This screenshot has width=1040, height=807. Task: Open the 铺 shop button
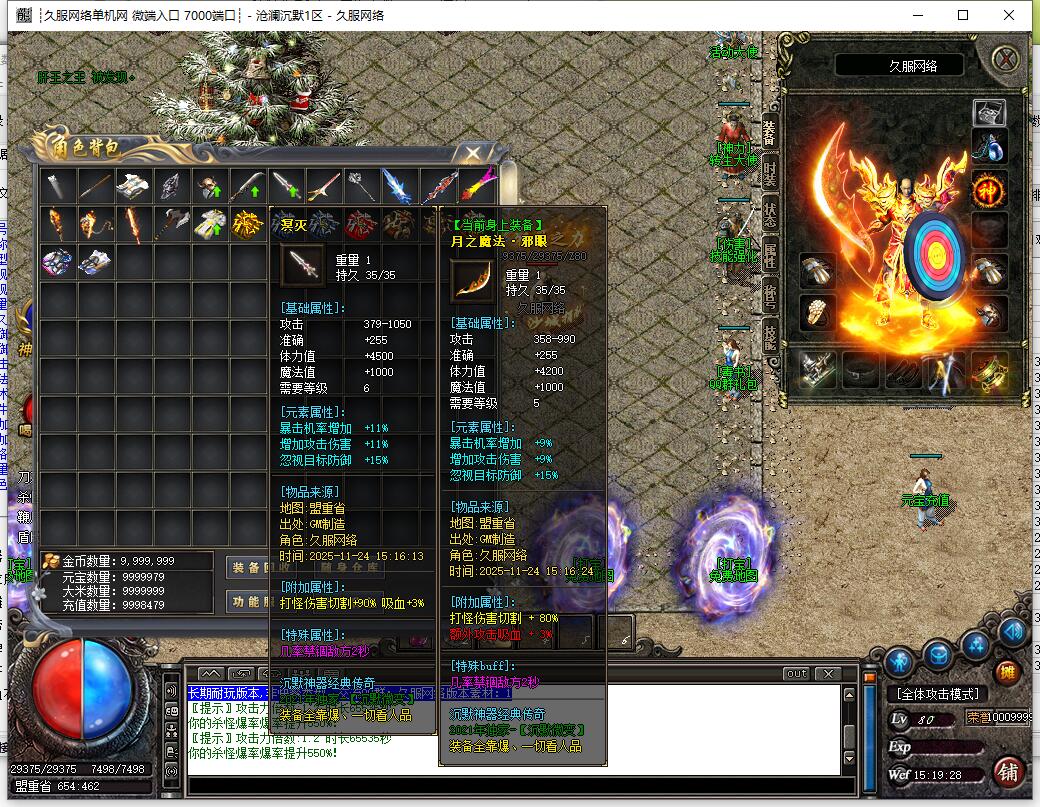[x=1008, y=772]
